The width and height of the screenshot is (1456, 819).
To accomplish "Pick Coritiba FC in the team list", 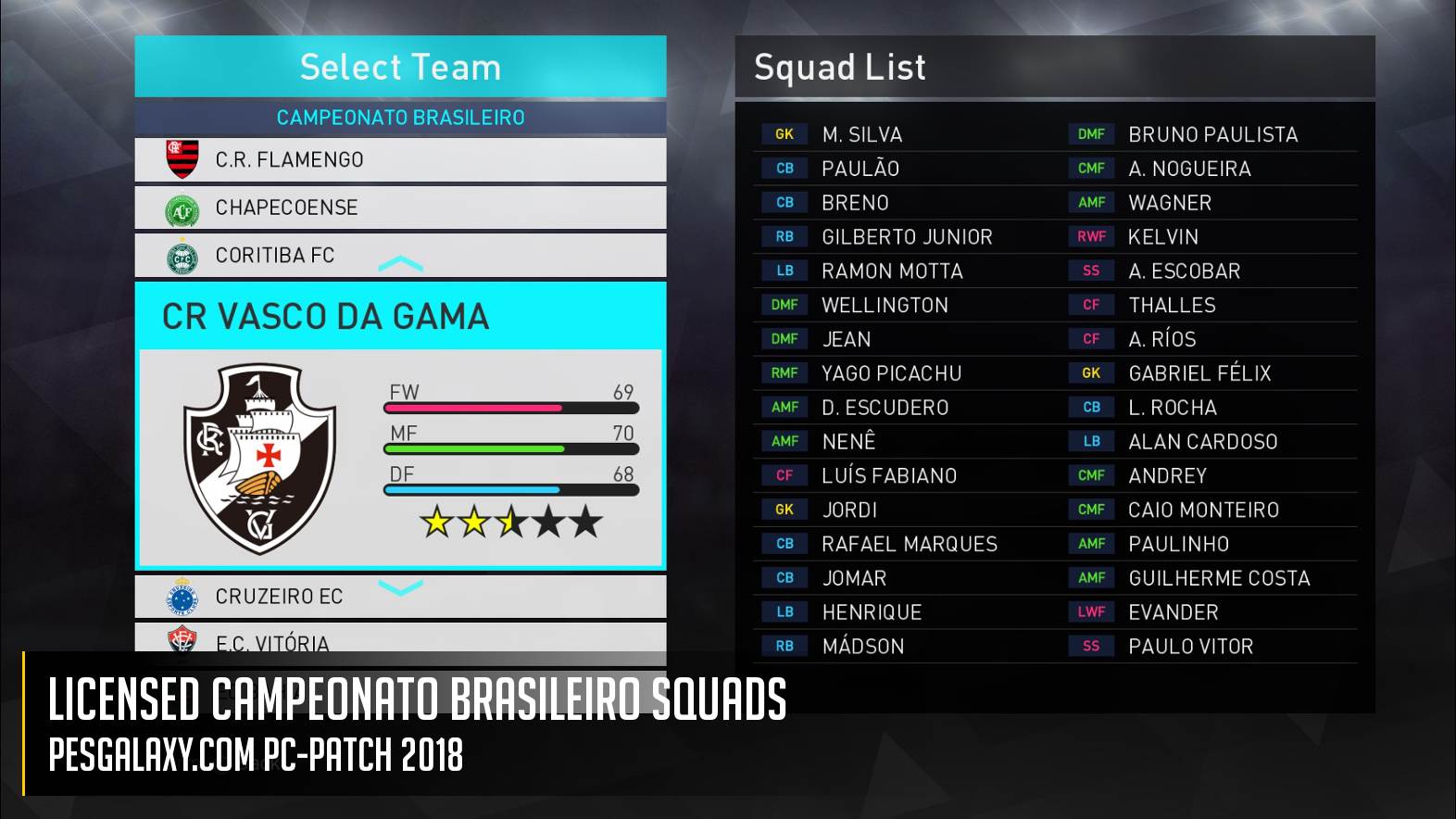I will pos(400,256).
